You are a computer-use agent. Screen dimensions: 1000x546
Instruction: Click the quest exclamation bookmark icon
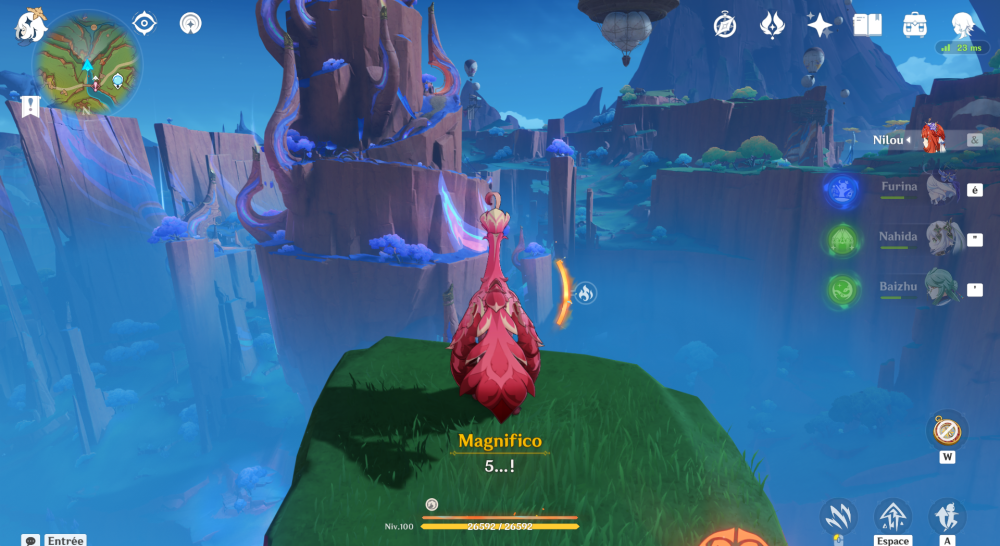[x=30, y=107]
